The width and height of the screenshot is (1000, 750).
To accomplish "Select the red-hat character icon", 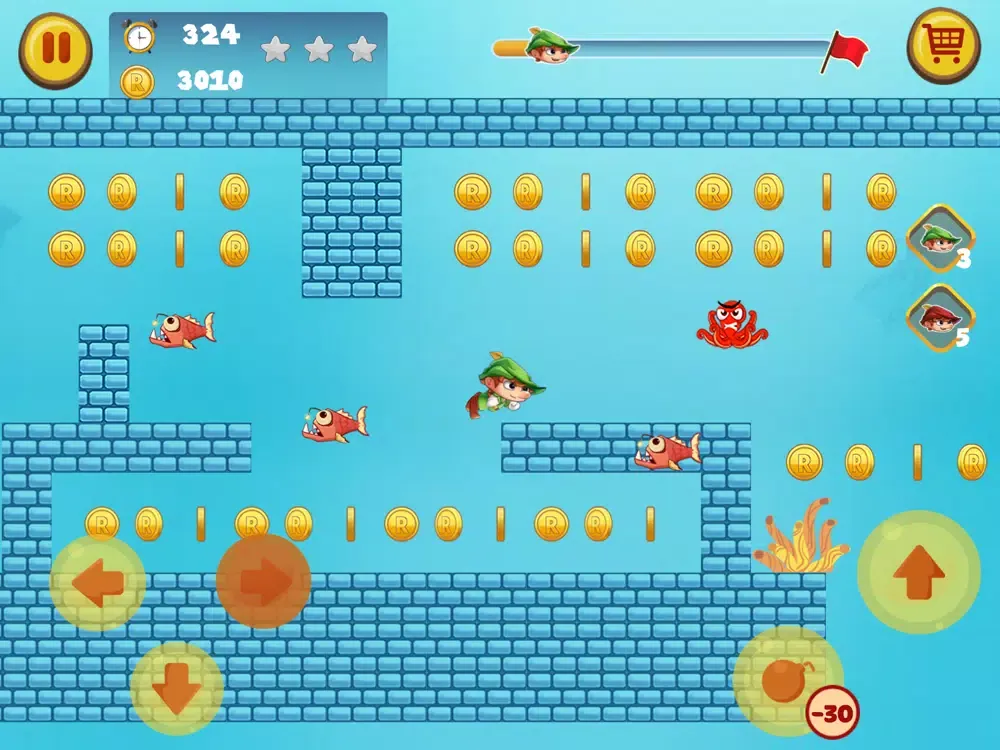I will [x=940, y=318].
